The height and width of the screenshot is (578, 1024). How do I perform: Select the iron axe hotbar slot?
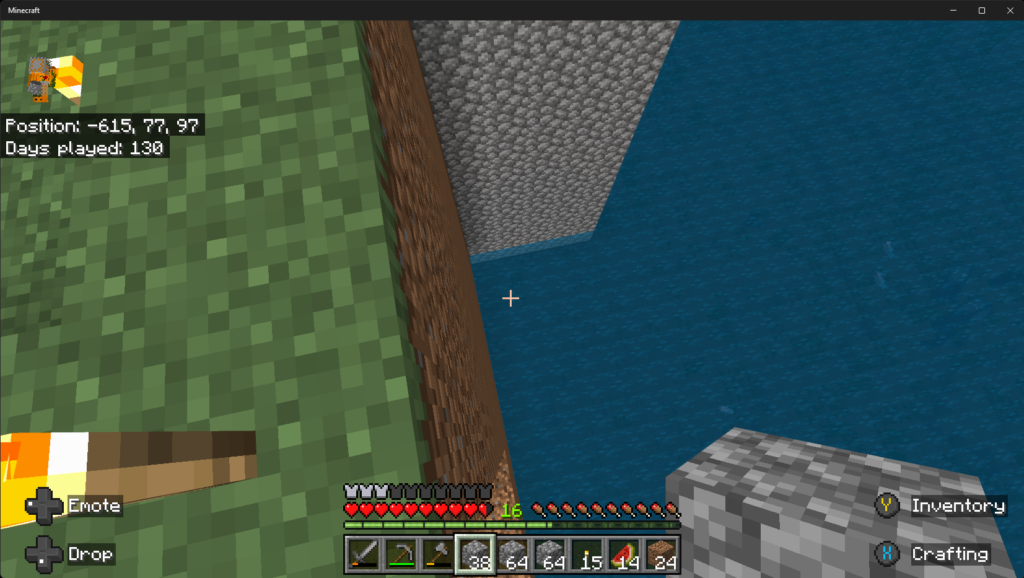436,554
